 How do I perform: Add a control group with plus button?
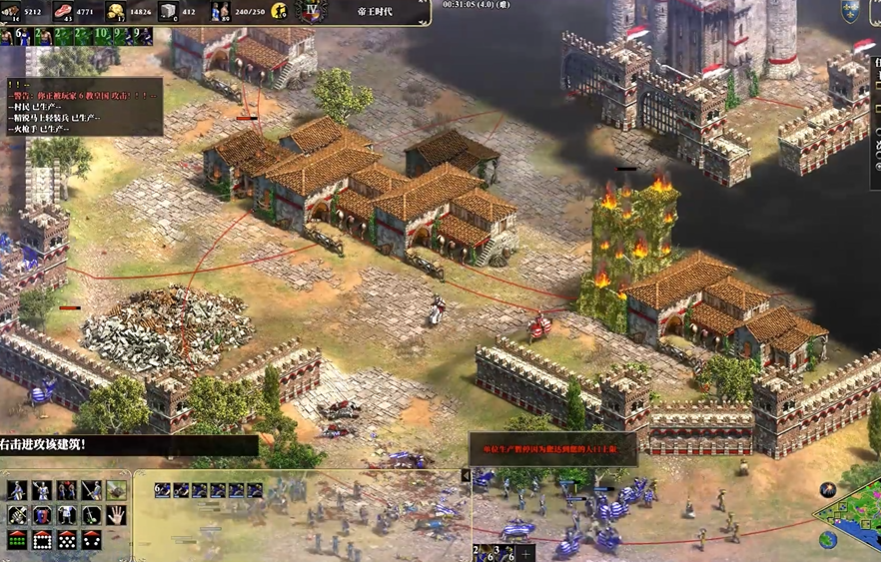527,552
